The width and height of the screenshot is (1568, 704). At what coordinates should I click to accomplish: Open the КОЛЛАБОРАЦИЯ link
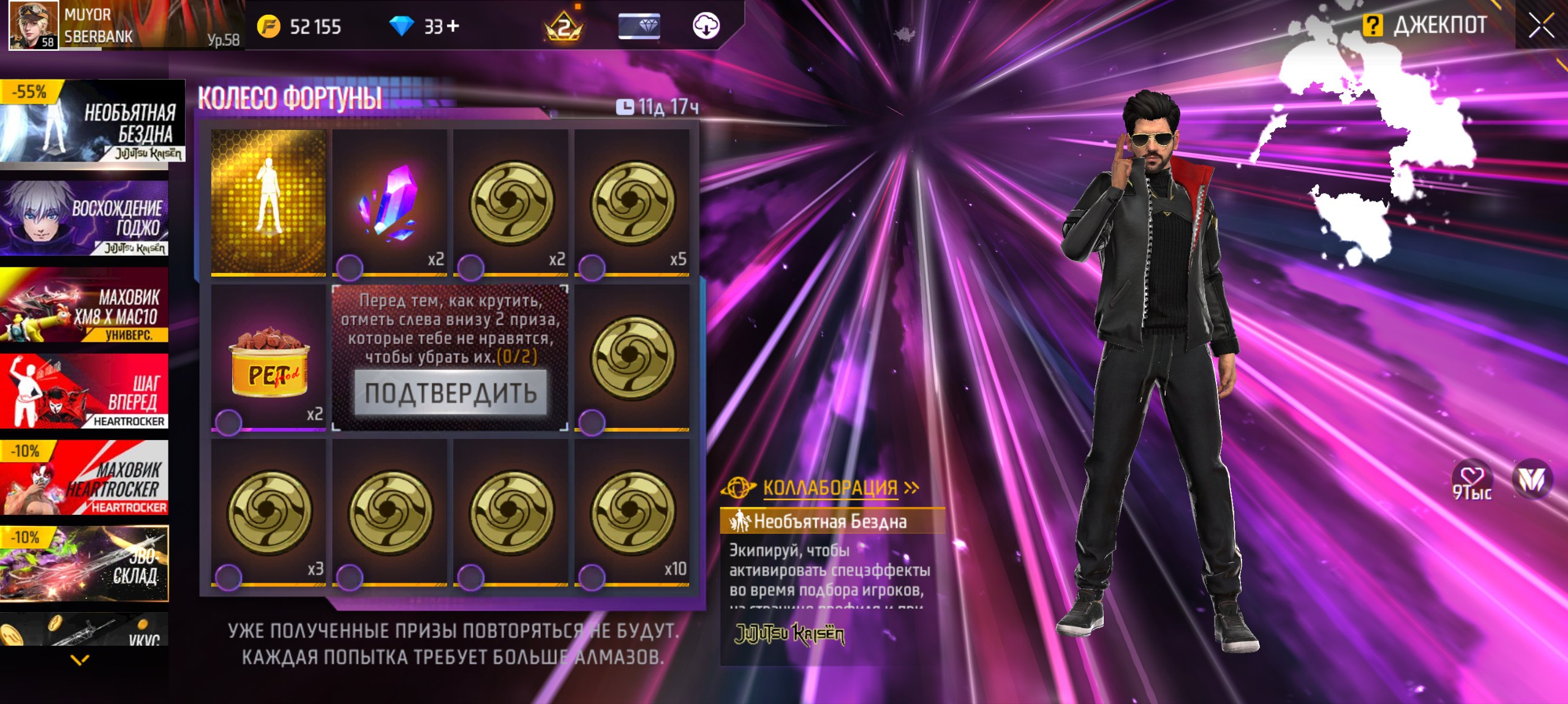coord(830,488)
